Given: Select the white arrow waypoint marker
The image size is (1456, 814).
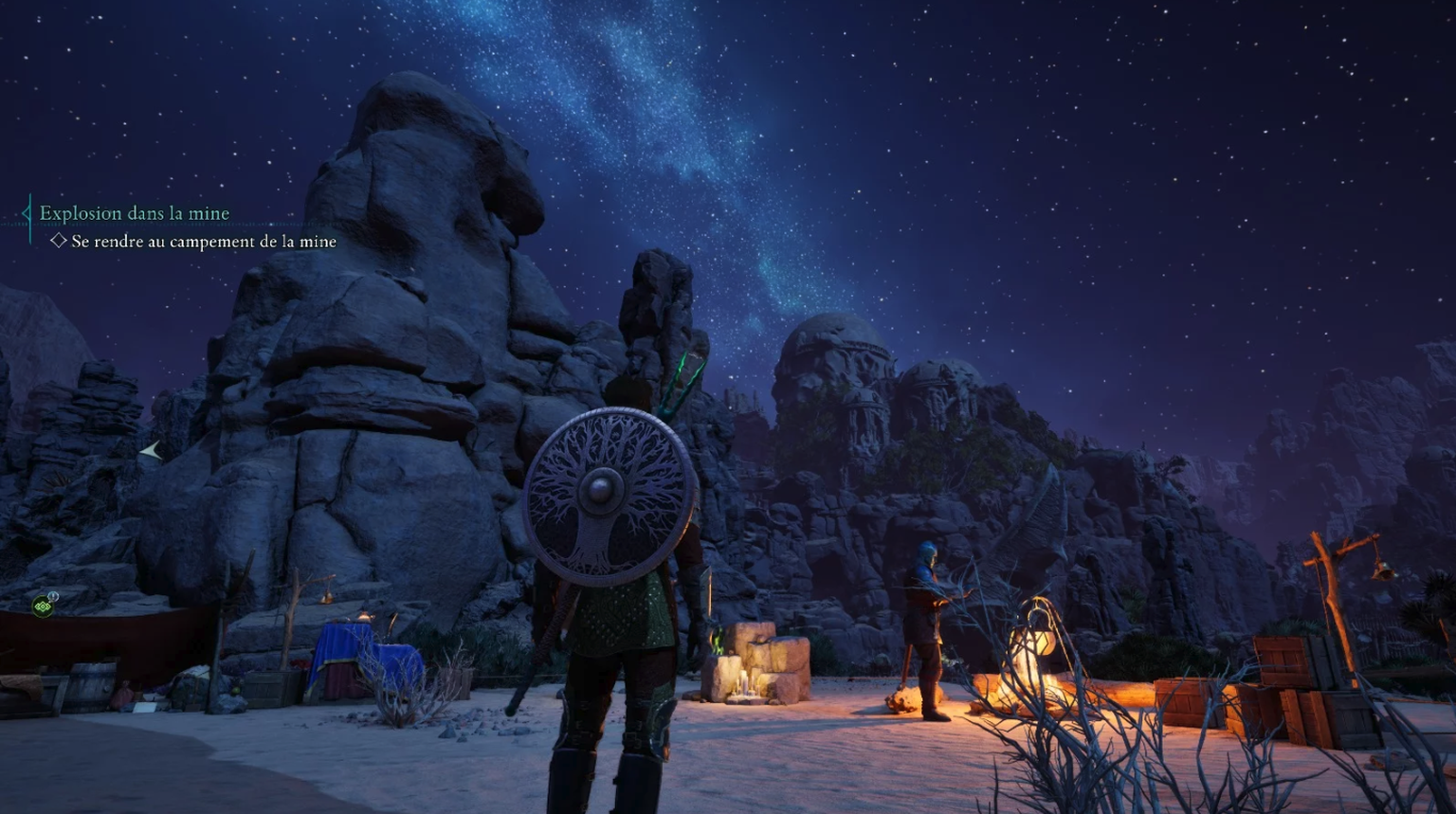Looking at the screenshot, I should pyautogui.click(x=151, y=451).
